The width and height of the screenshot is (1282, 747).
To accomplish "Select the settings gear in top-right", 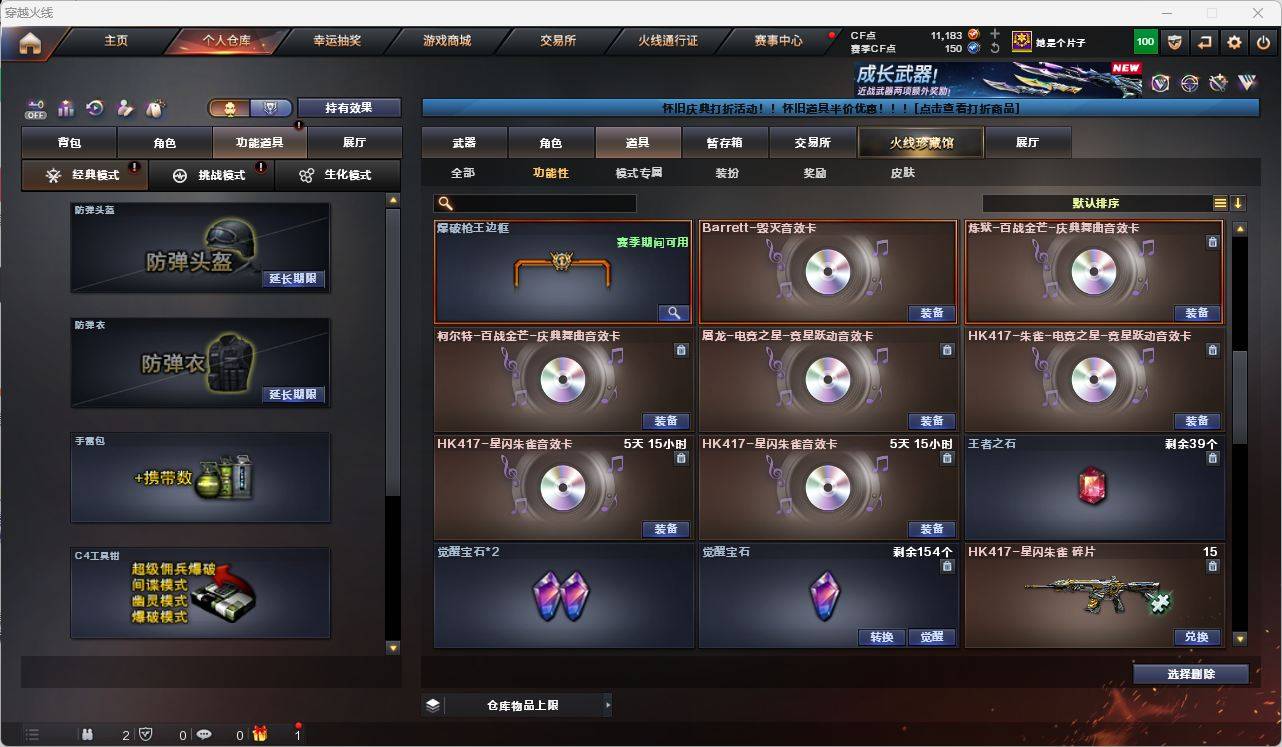I will click(x=1233, y=41).
